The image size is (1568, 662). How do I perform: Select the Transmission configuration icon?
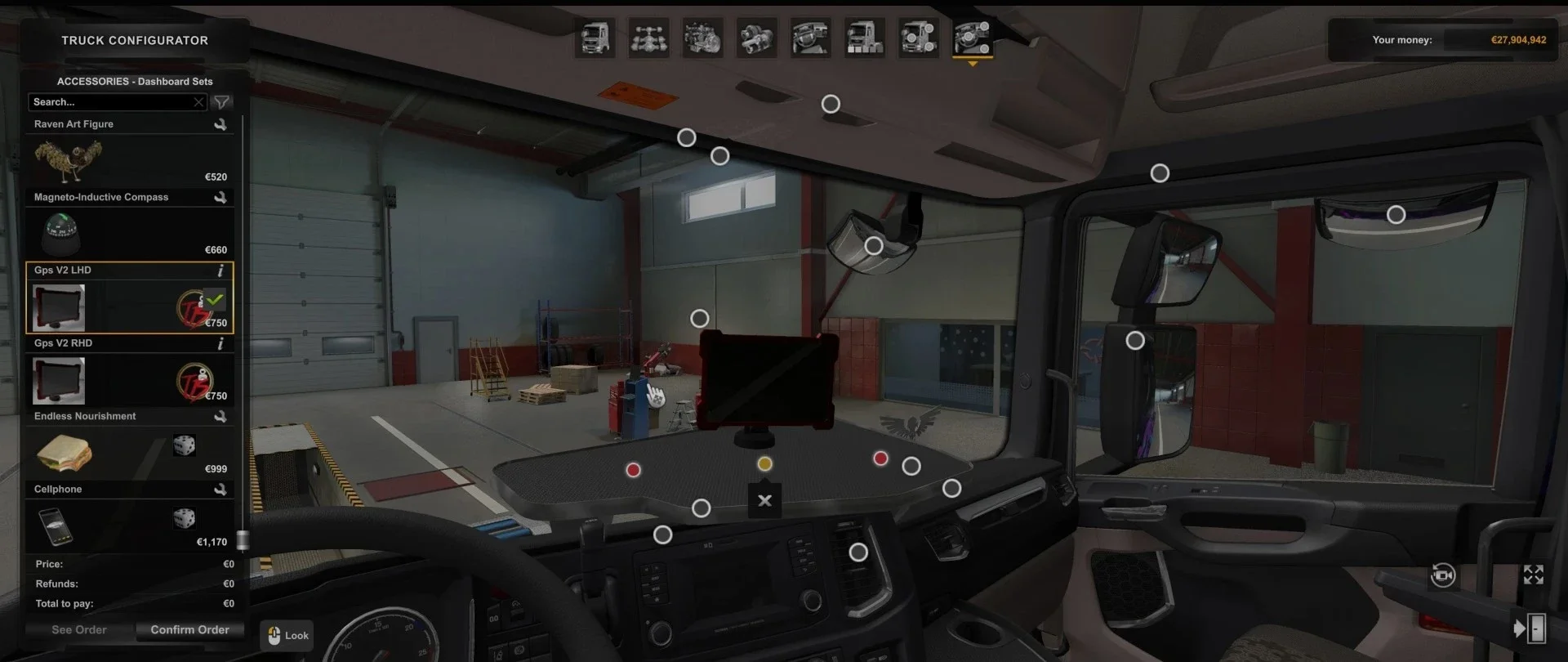(x=756, y=38)
